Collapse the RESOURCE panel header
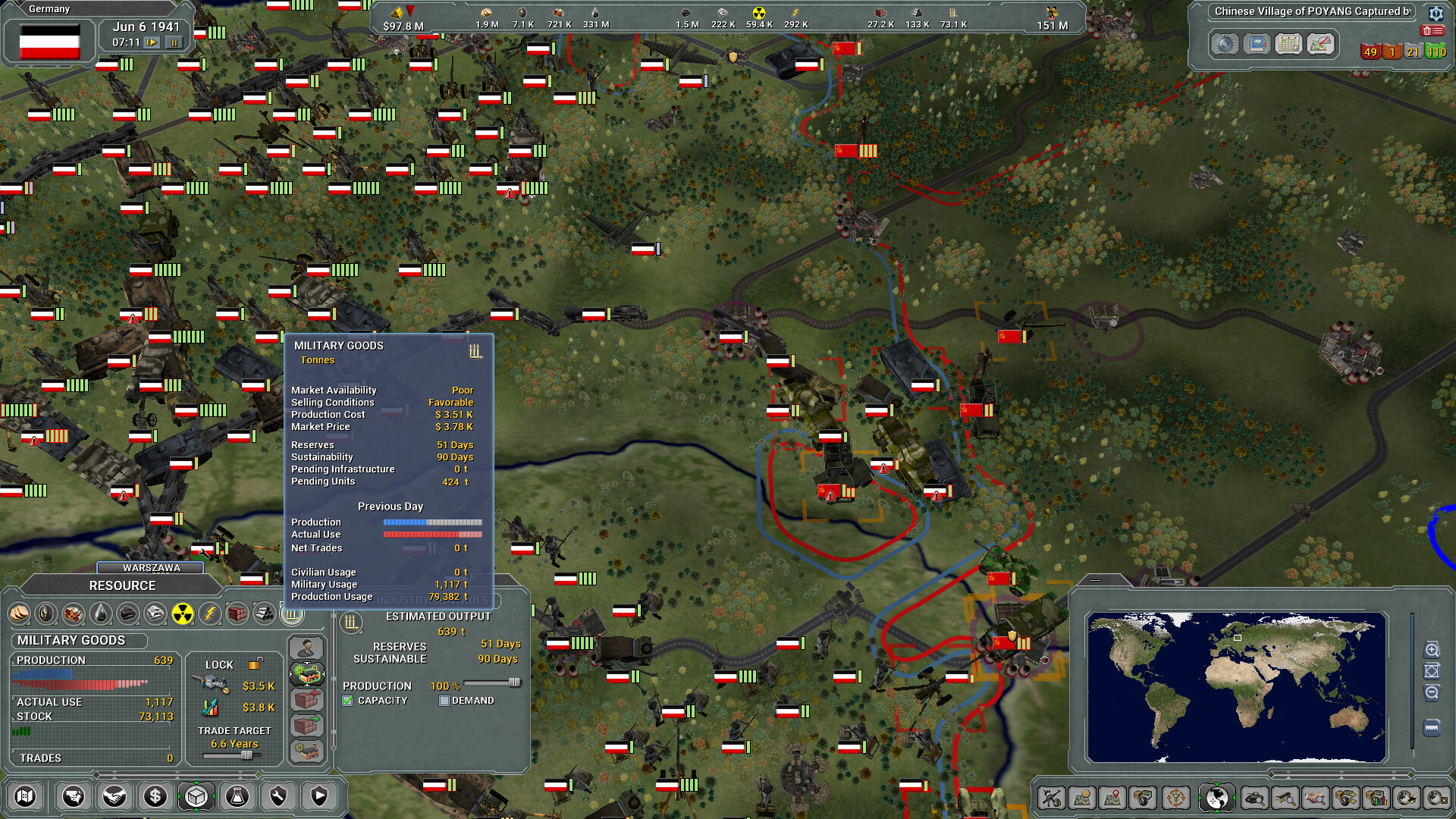The width and height of the screenshot is (1456, 819). pos(124,585)
